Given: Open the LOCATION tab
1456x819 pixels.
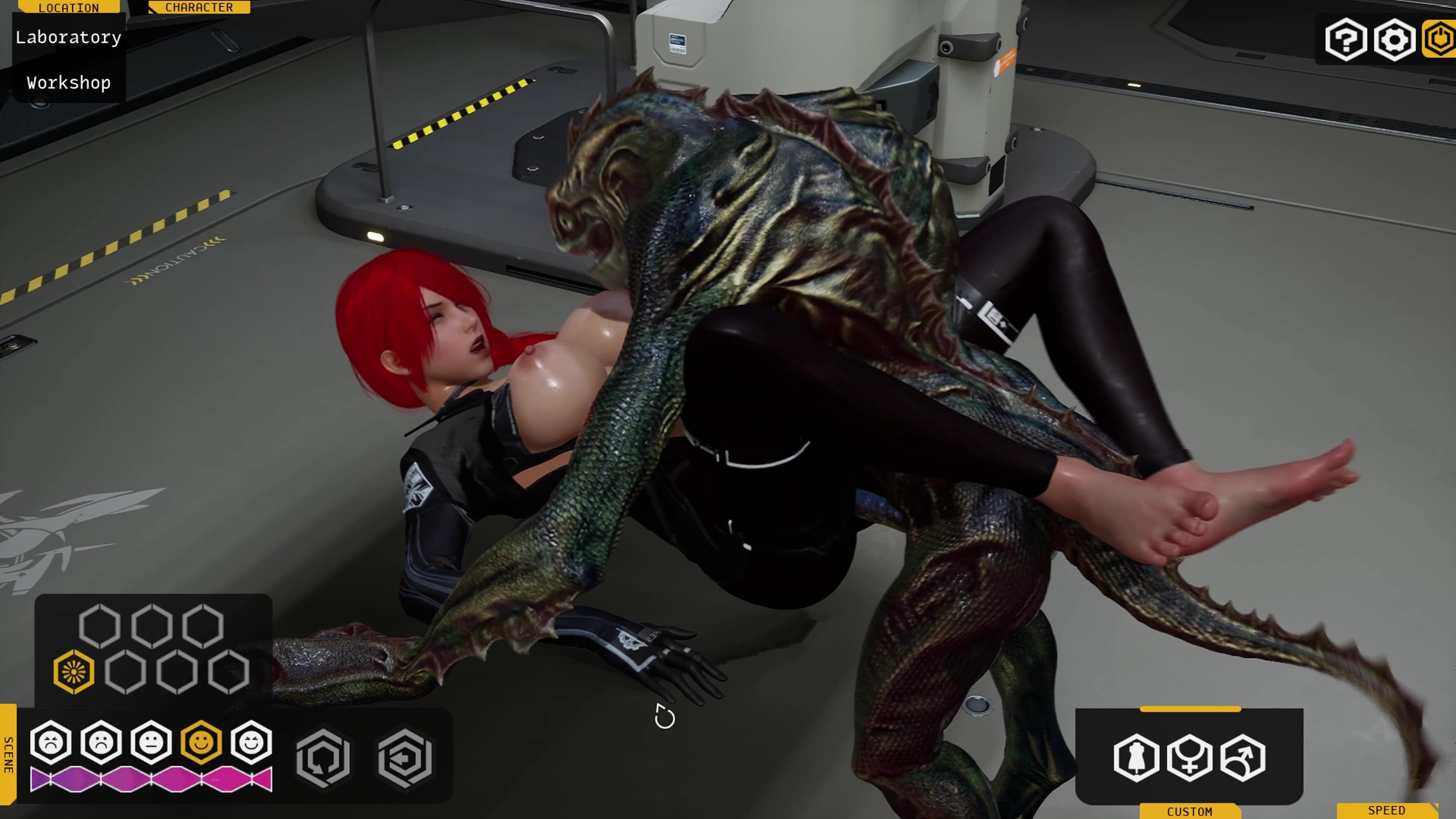Looking at the screenshot, I should 68,7.
